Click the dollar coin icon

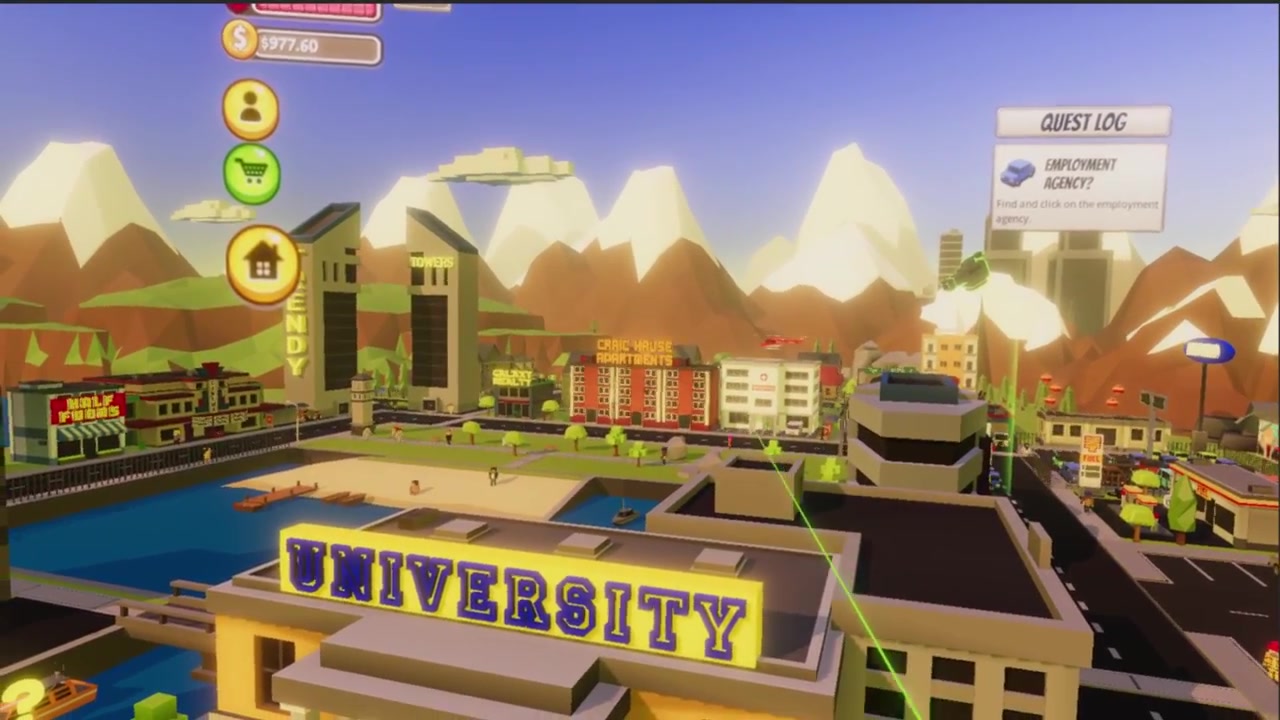pos(239,41)
